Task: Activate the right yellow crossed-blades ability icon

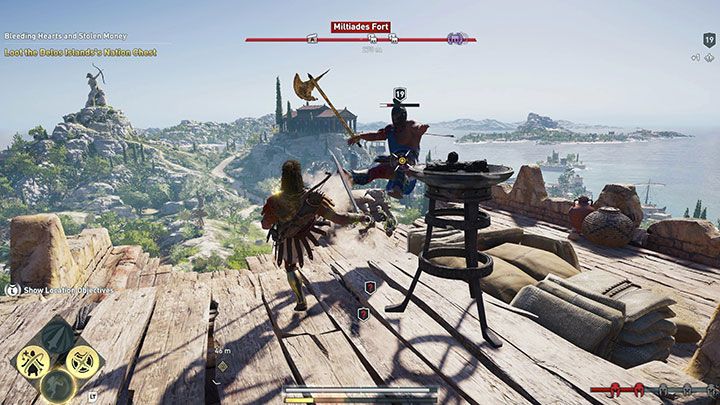Action: tap(84, 361)
